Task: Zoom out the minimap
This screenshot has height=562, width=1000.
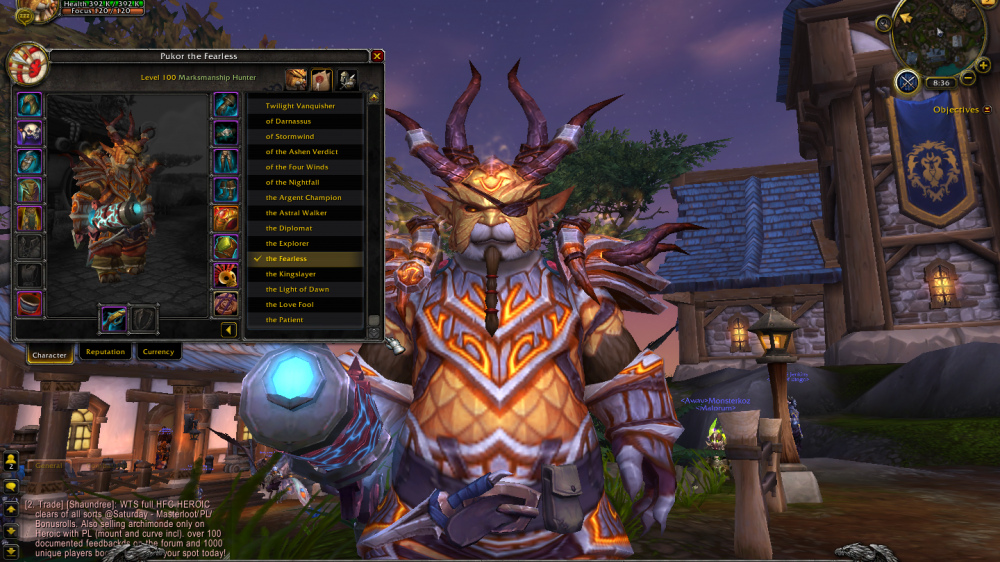Action: pos(968,79)
